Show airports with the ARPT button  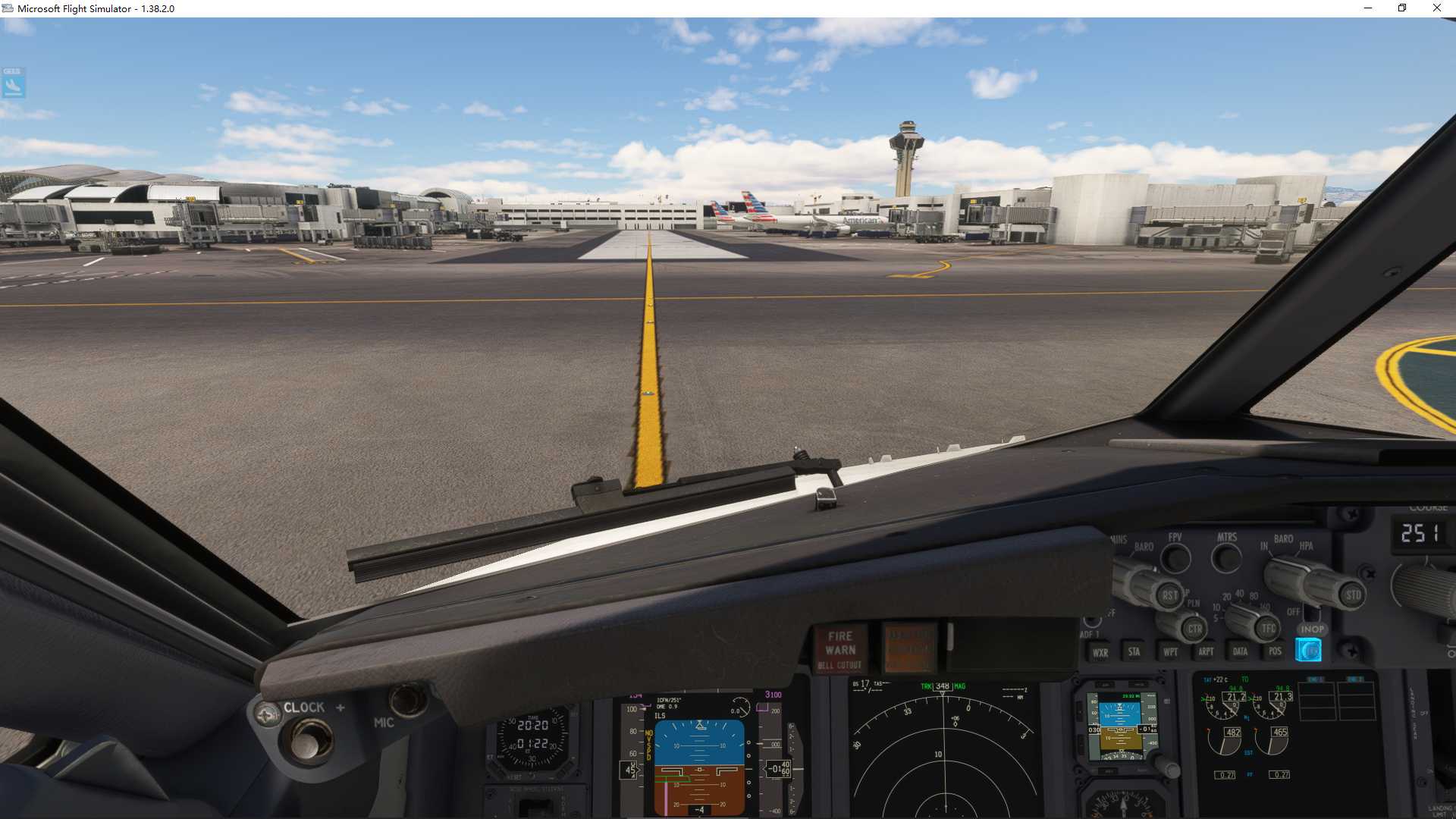(1206, 652)
